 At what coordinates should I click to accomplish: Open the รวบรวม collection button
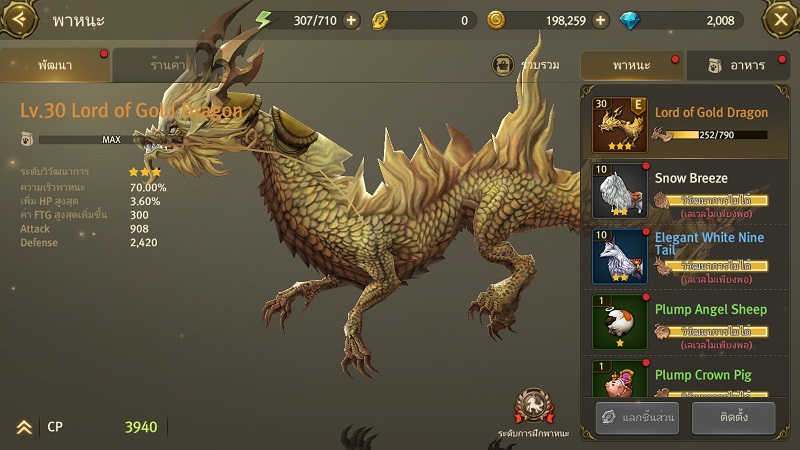pyautogui.click(x=527, y=65)
